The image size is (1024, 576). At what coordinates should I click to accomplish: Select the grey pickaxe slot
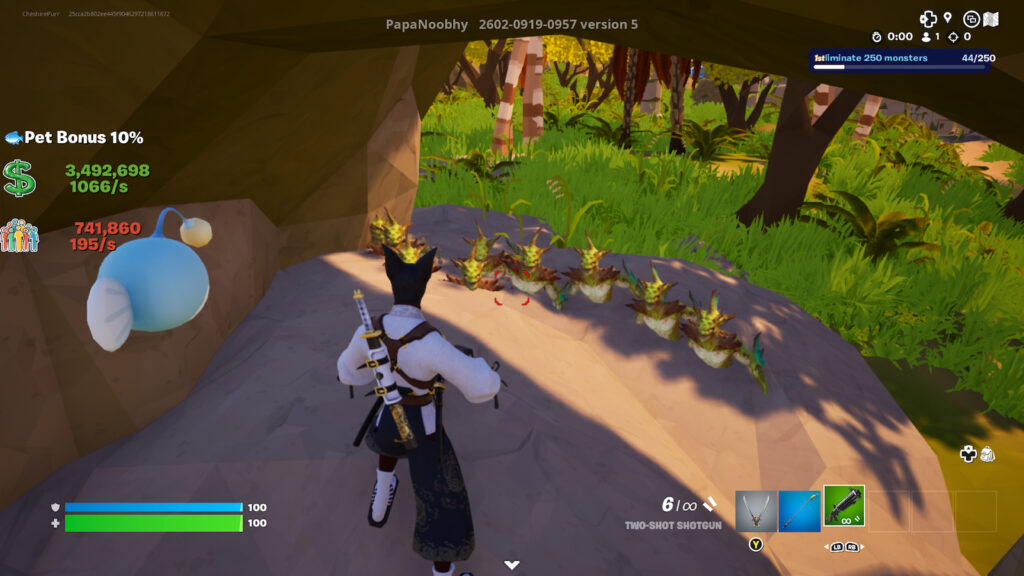[x=756, y=510]
